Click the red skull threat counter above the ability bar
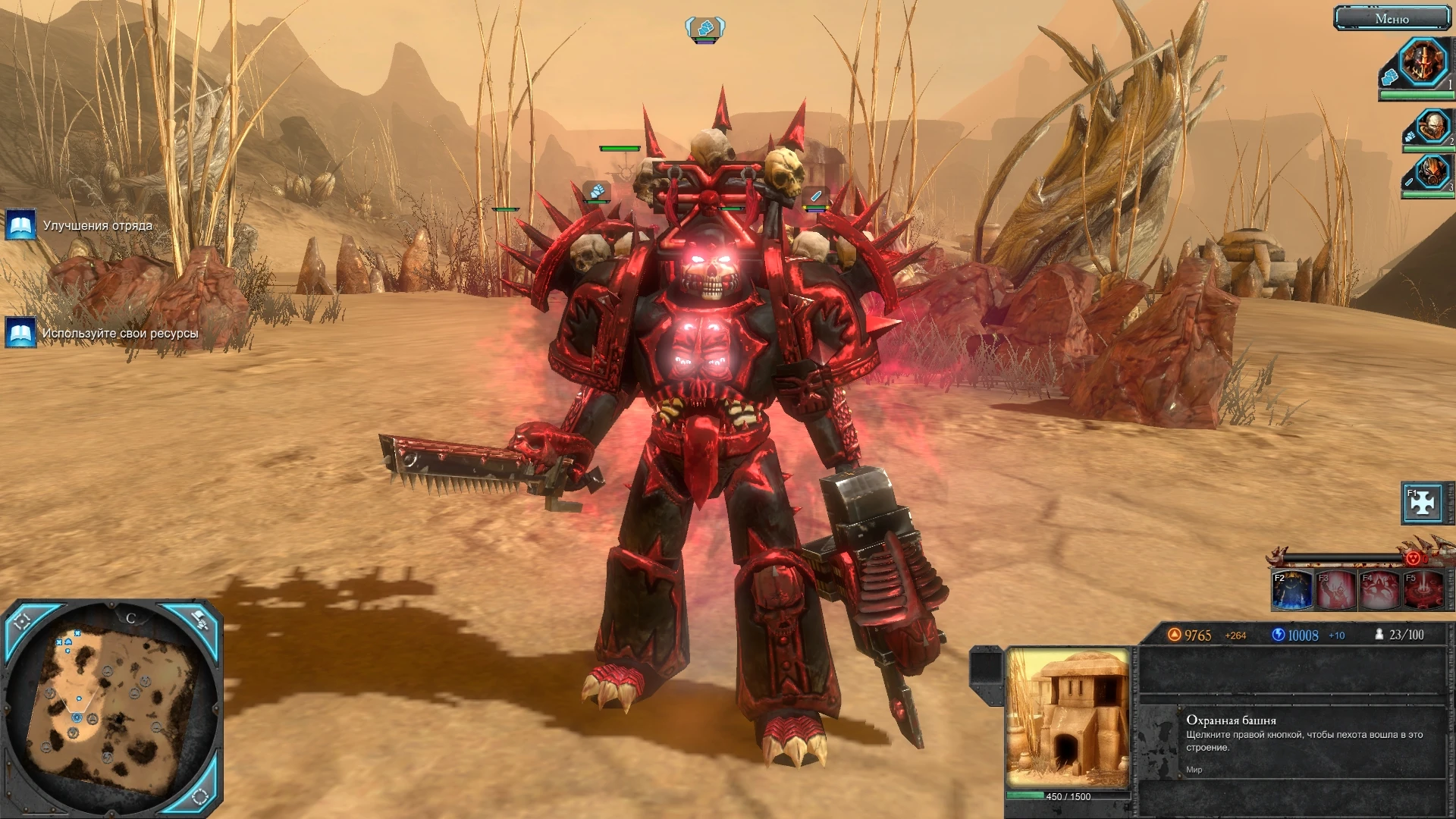 coord(1414,559)
